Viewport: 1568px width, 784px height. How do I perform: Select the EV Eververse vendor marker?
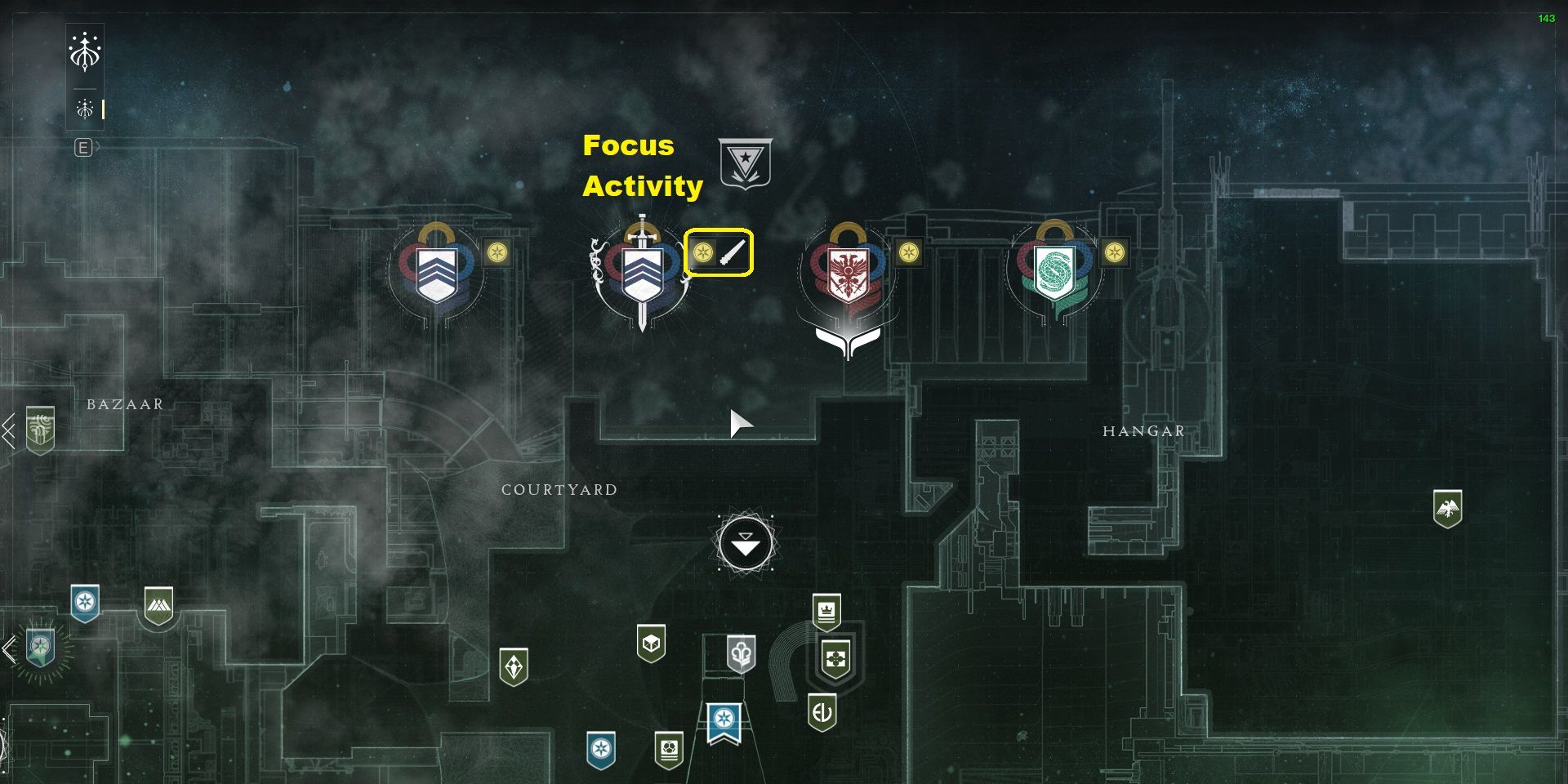point(822,712)
